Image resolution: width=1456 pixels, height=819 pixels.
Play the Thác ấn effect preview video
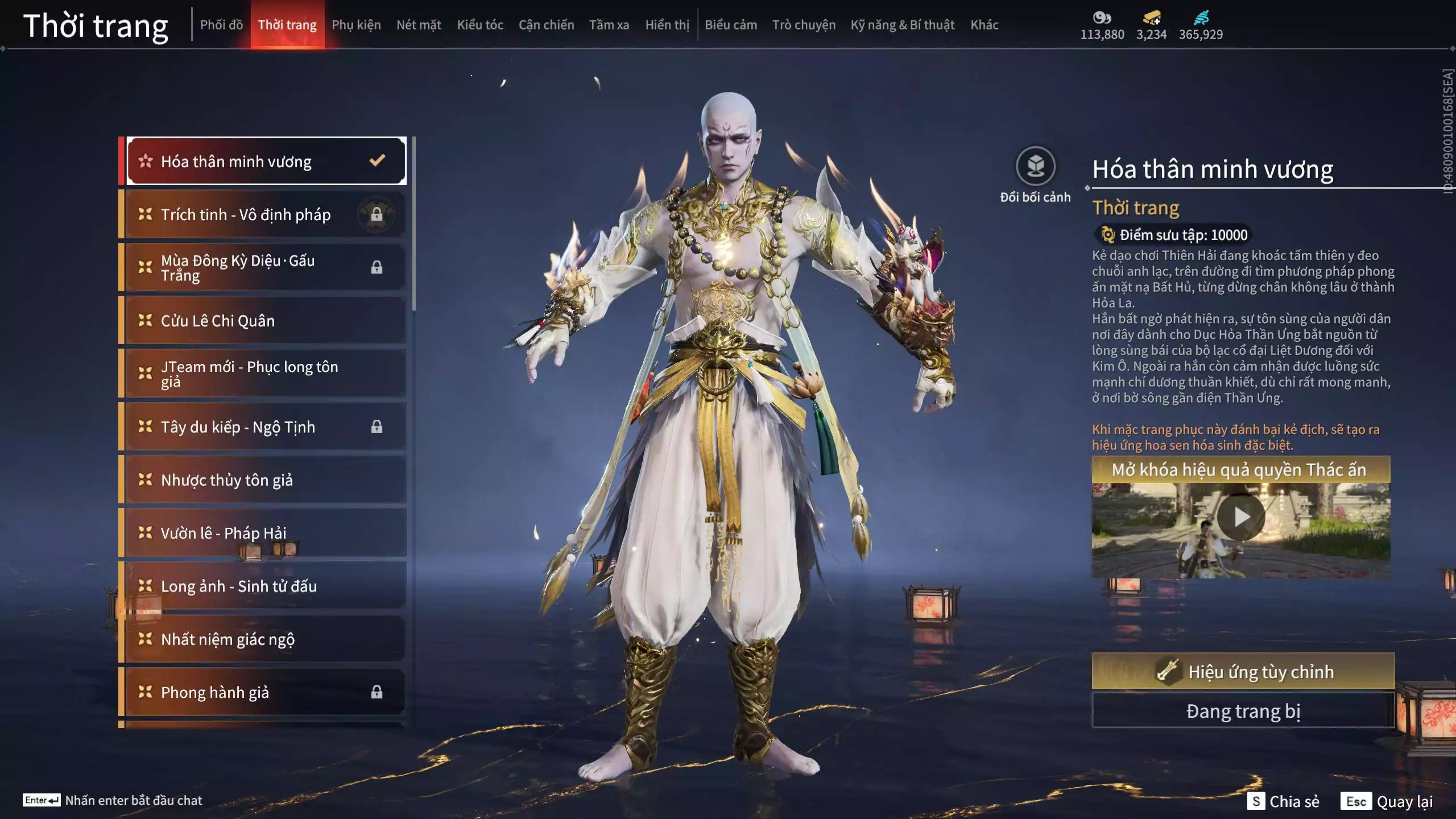coord(1241,517)
